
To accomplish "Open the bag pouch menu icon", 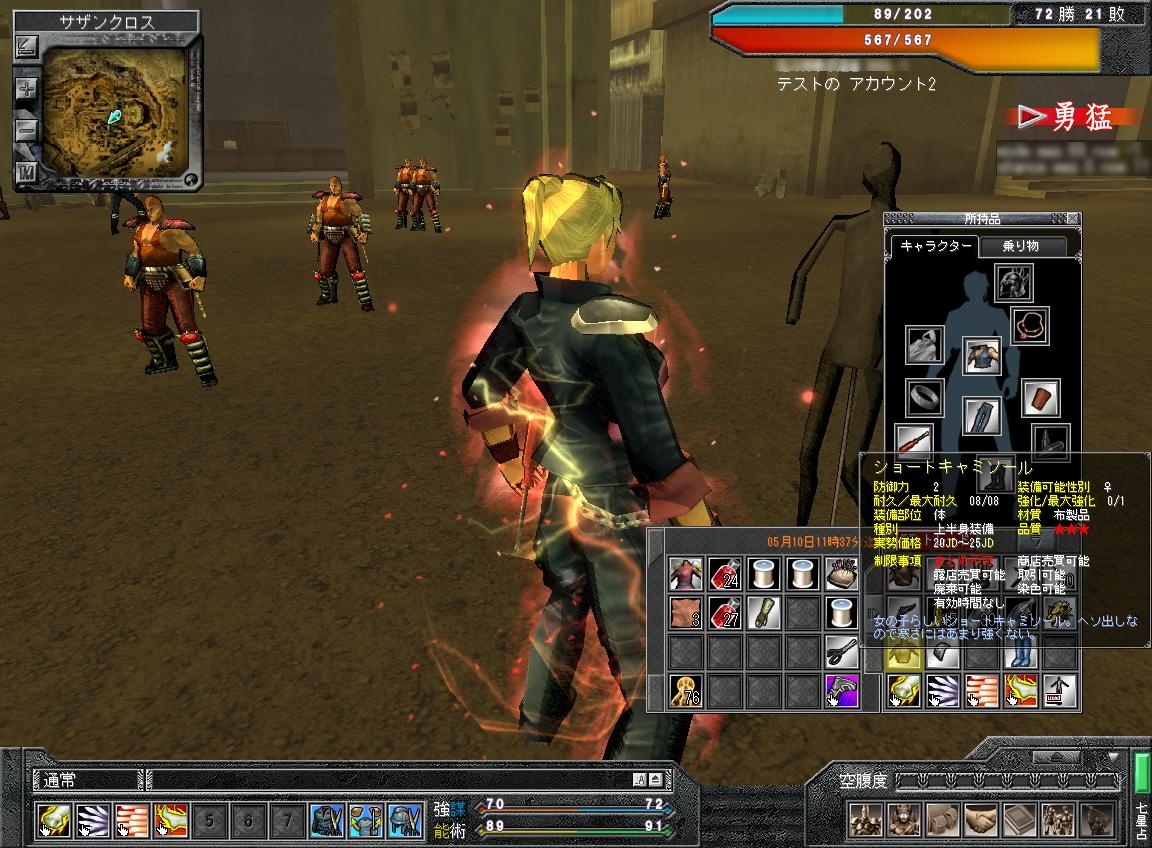I will pyautogui.click(x=943, y=820).
